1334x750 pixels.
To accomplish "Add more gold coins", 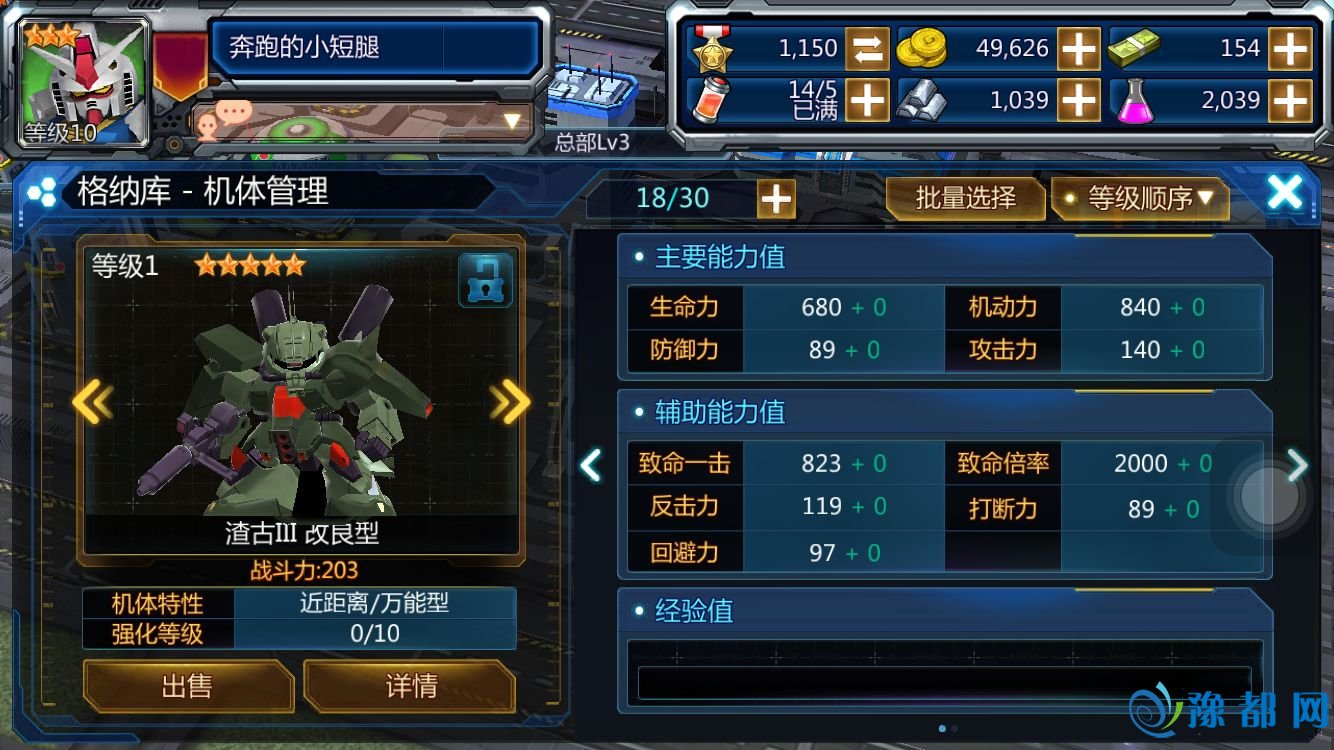I will [x=1079, y=48].
